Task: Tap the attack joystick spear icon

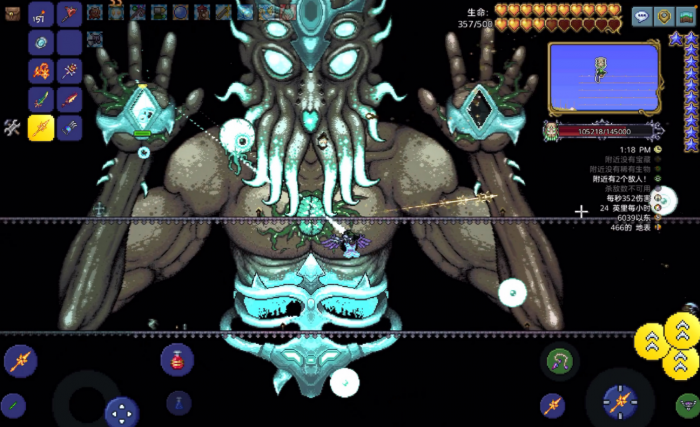Action: [x=619, y=403]
